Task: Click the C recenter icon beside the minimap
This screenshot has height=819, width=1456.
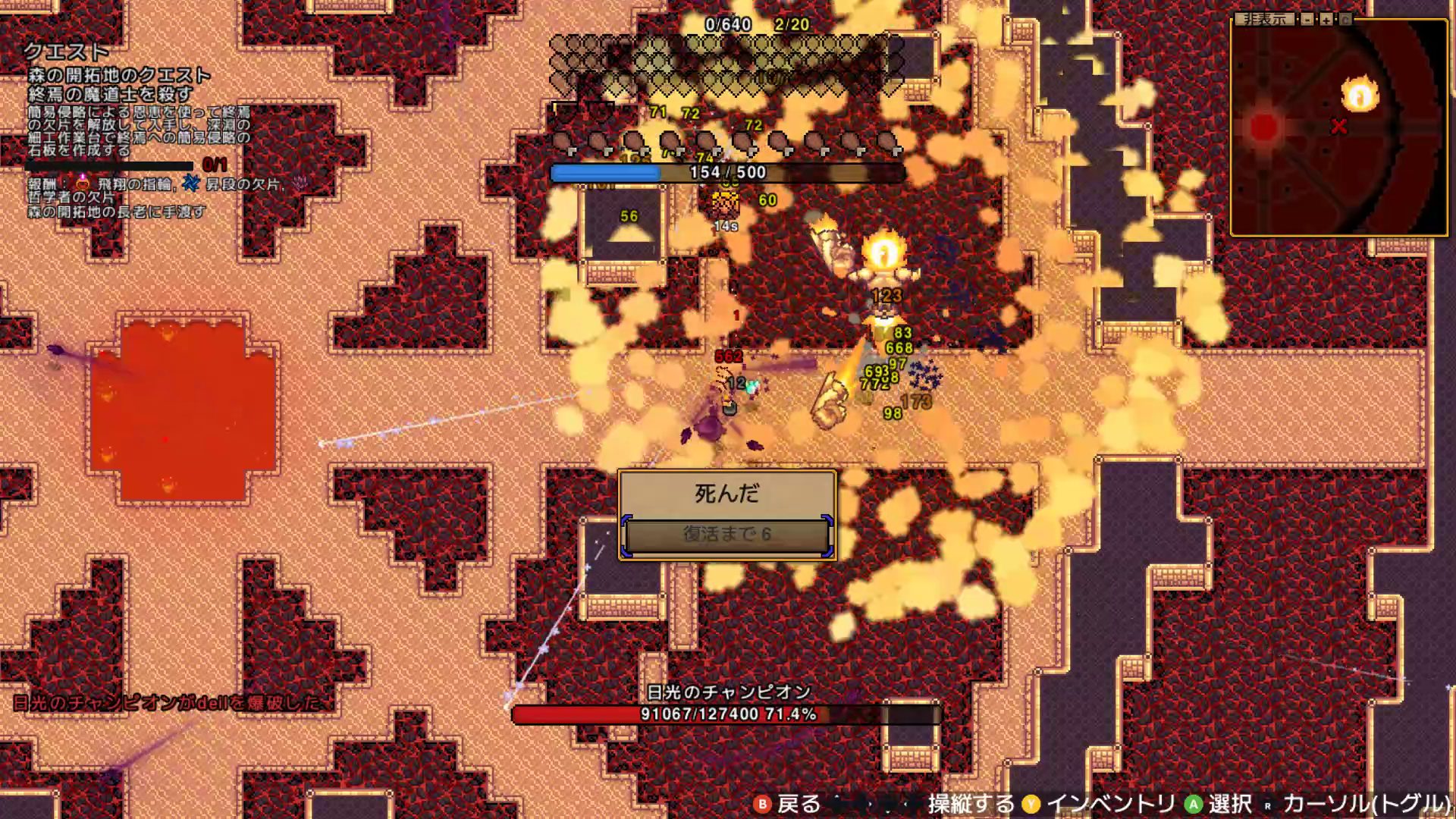Action: pos(1346,20)
